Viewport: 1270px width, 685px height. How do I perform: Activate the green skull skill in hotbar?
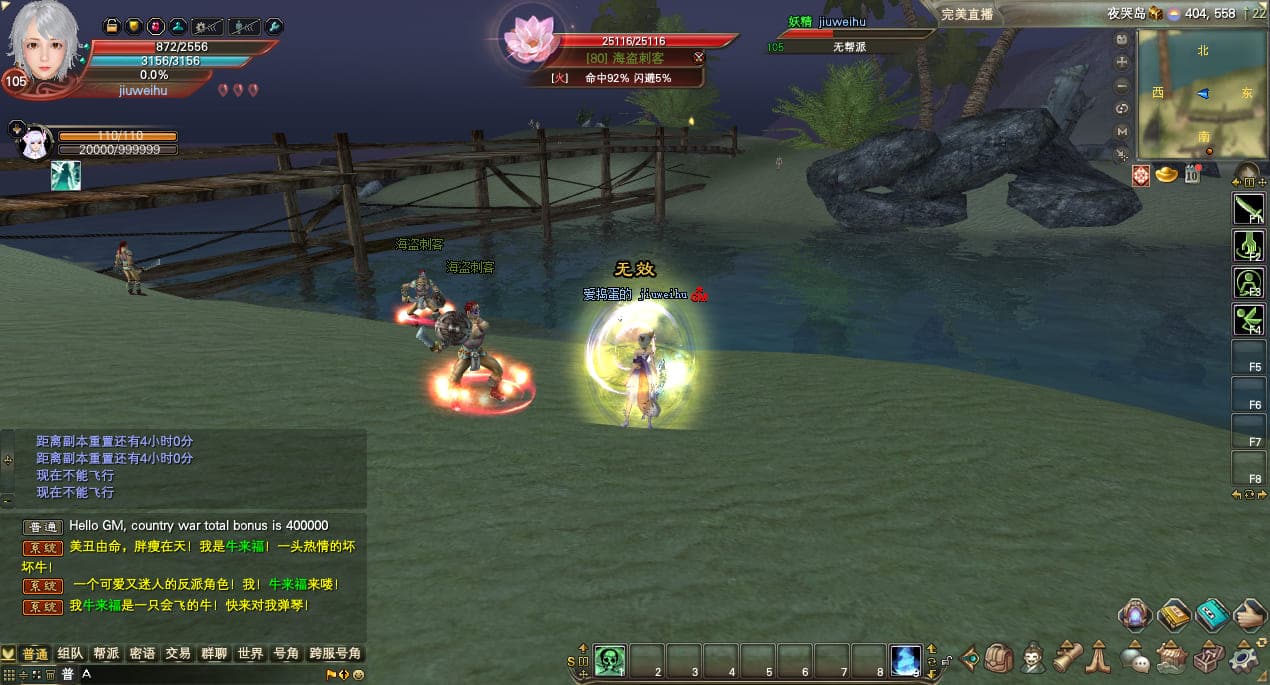609,660
